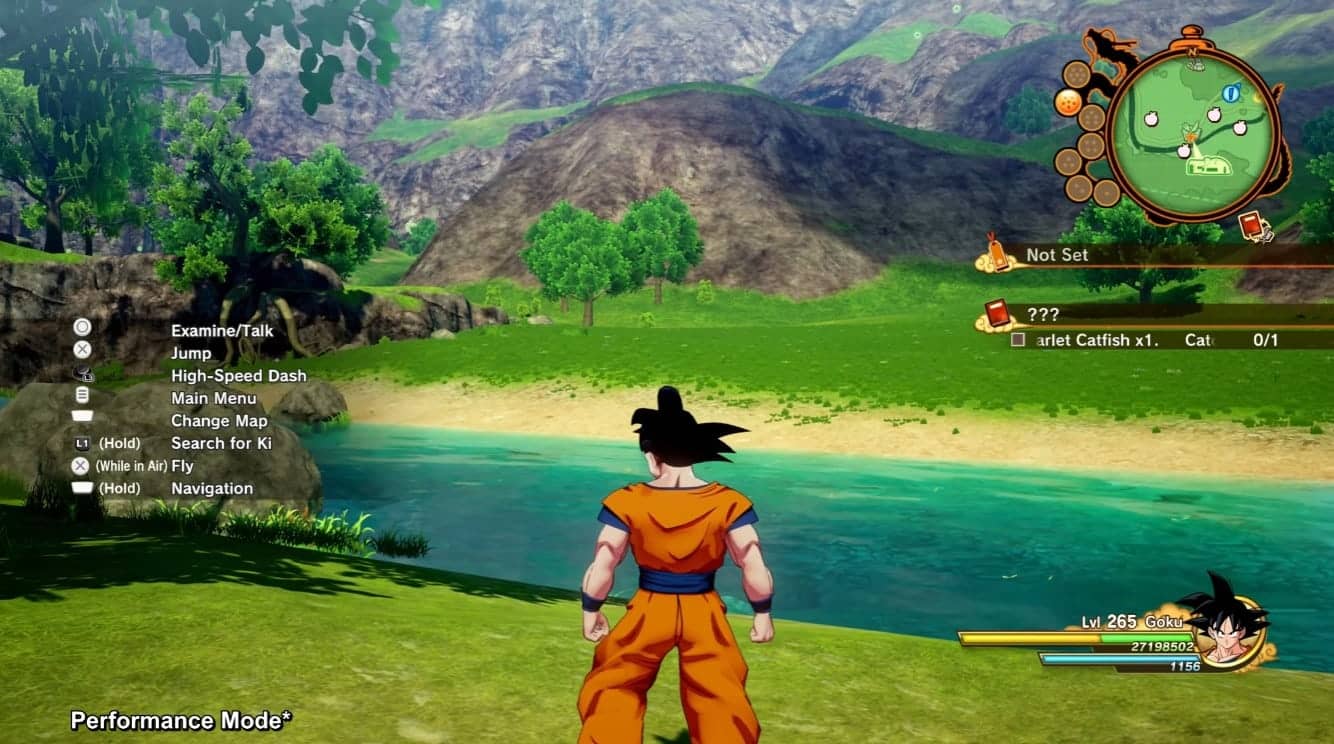Screen dimensions: 1334x744
Task: Click an apple food icon on the minimap
Action: [1152, 117]
